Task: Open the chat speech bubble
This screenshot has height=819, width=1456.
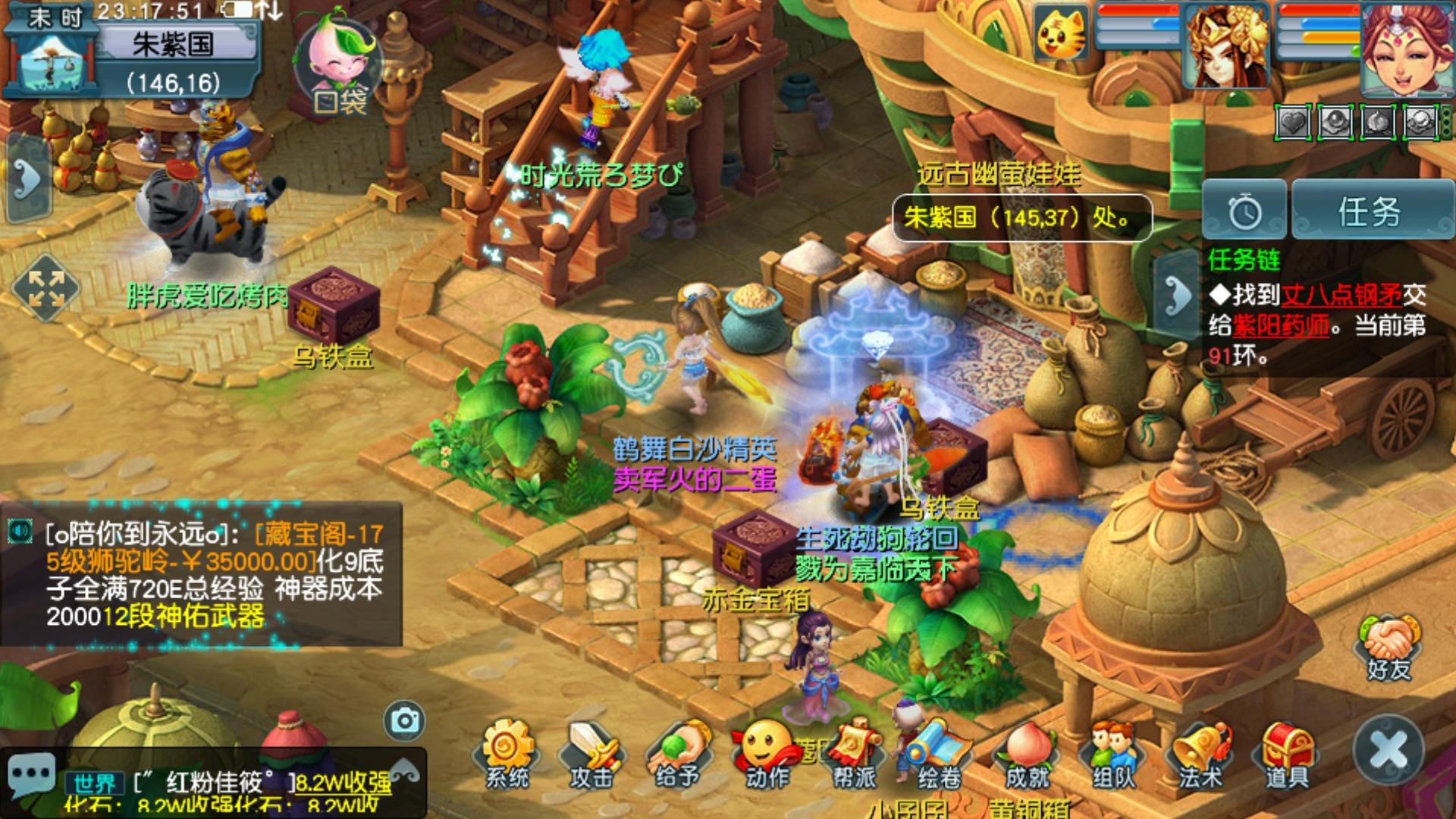Action: [x=32, y=775]
